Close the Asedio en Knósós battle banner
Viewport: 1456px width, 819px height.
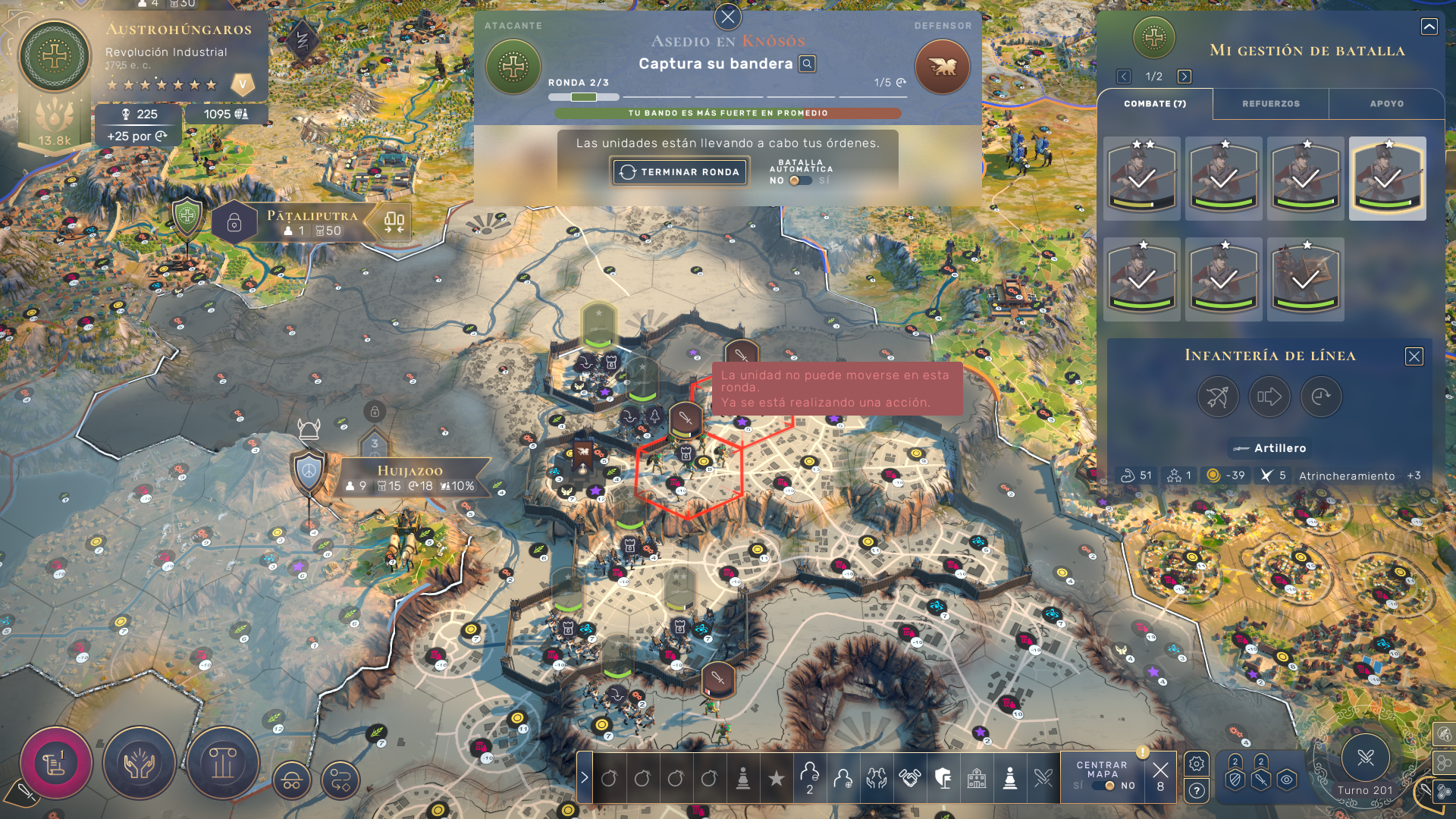click(728, 16)
